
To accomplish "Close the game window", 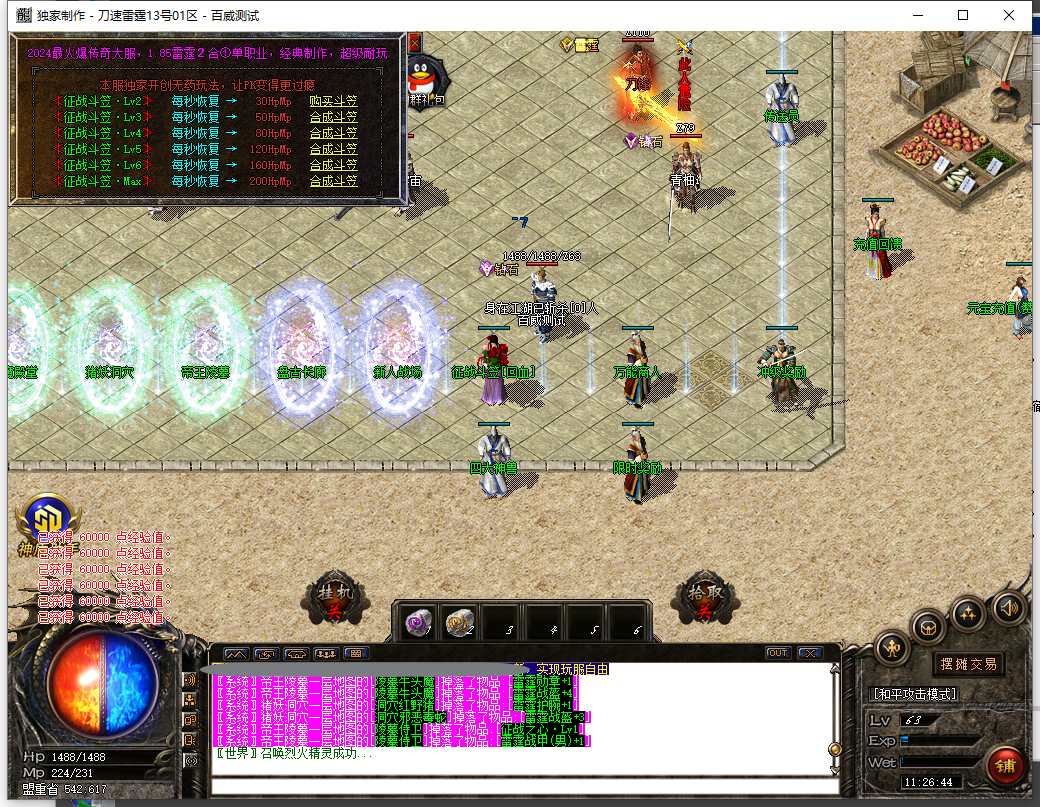I will (1009, 15).
